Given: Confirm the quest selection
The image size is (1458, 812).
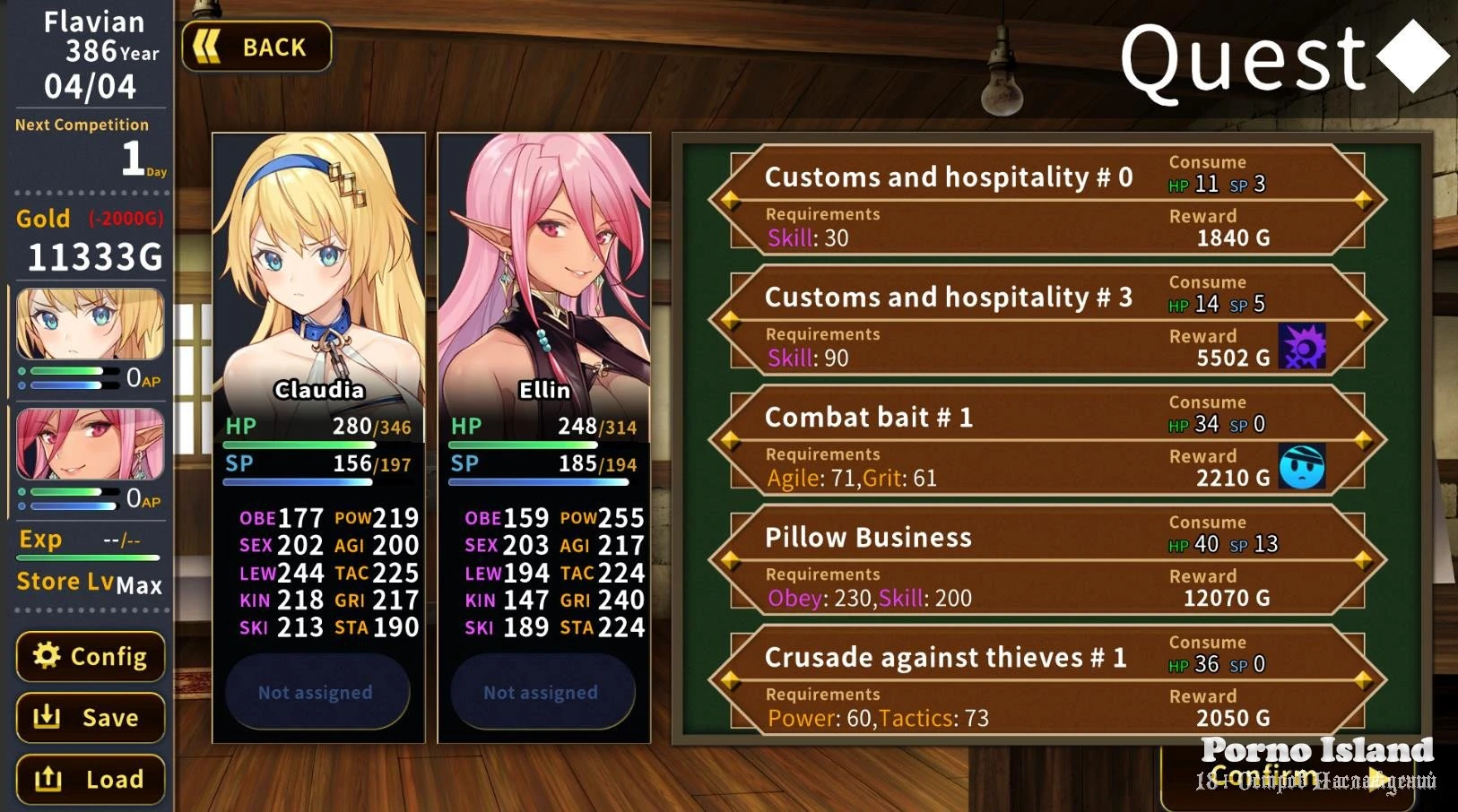Looking at the screenshot, I should coord(1266,774).
